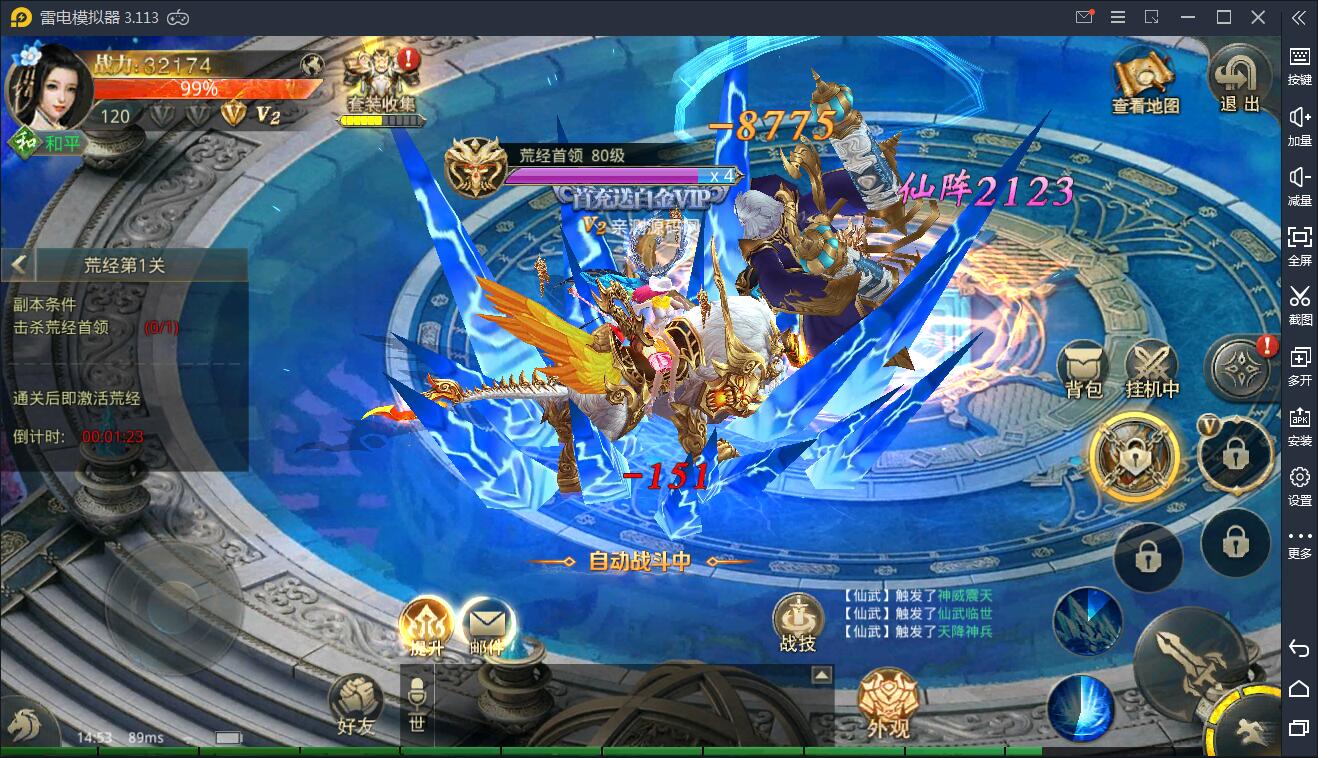The width and height of the screenshot is (1318, 758).
Task: Cast the blue lightning burst skill
Action: (1081, 707)
